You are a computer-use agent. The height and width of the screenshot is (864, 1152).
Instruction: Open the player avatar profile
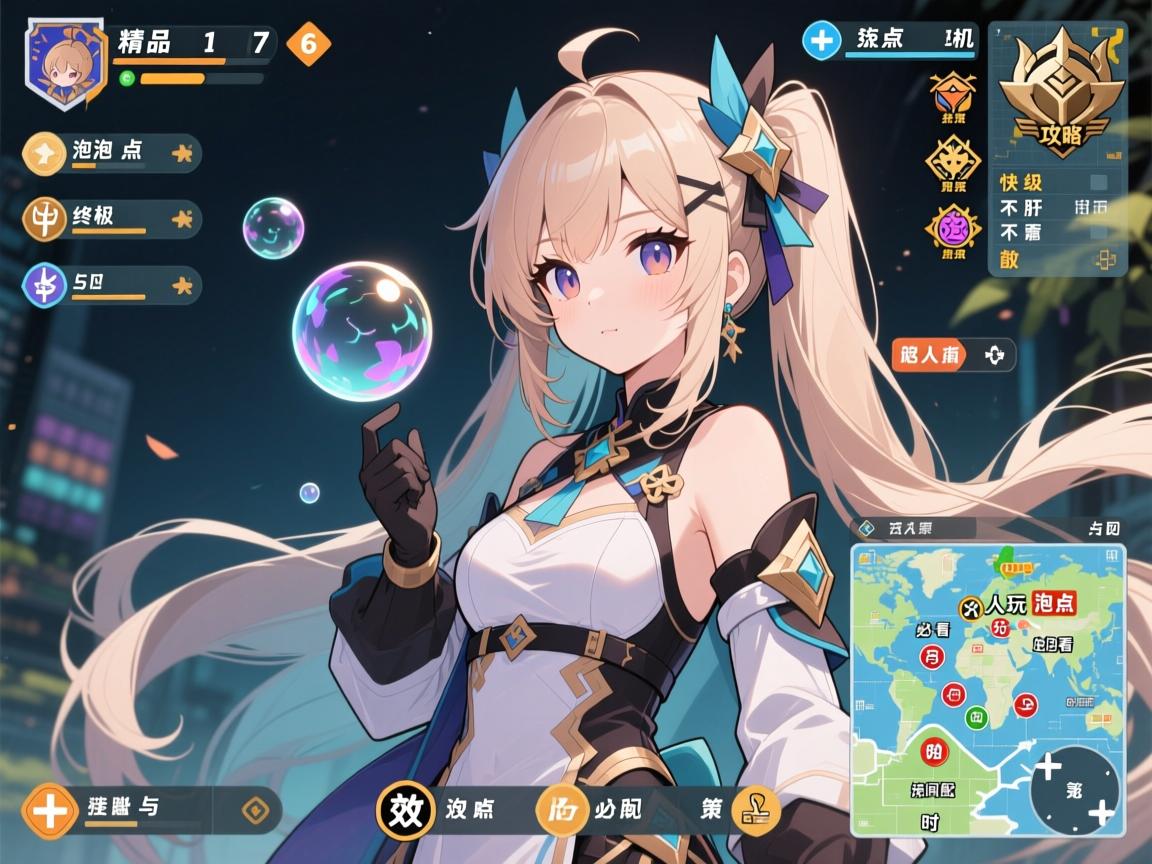pyautogui.click(x=65, y=64)
